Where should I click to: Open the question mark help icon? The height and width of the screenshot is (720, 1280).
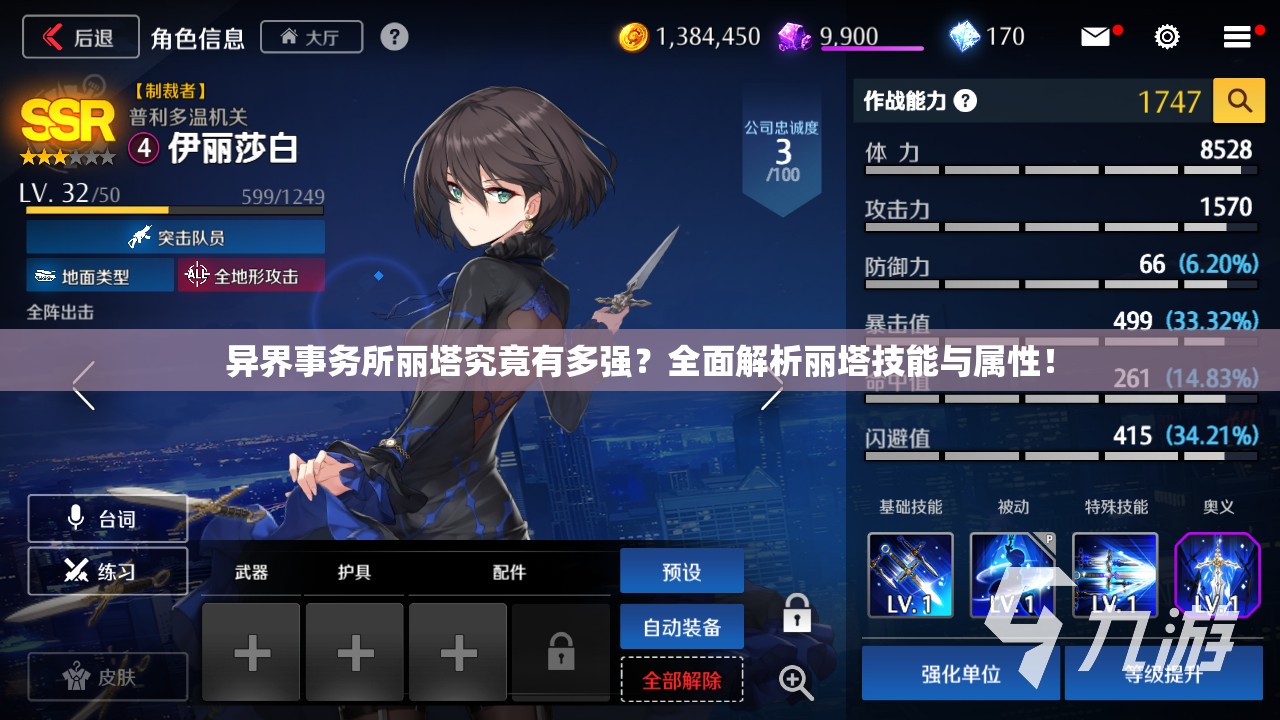pyautogui.click(x=394, y=38)
